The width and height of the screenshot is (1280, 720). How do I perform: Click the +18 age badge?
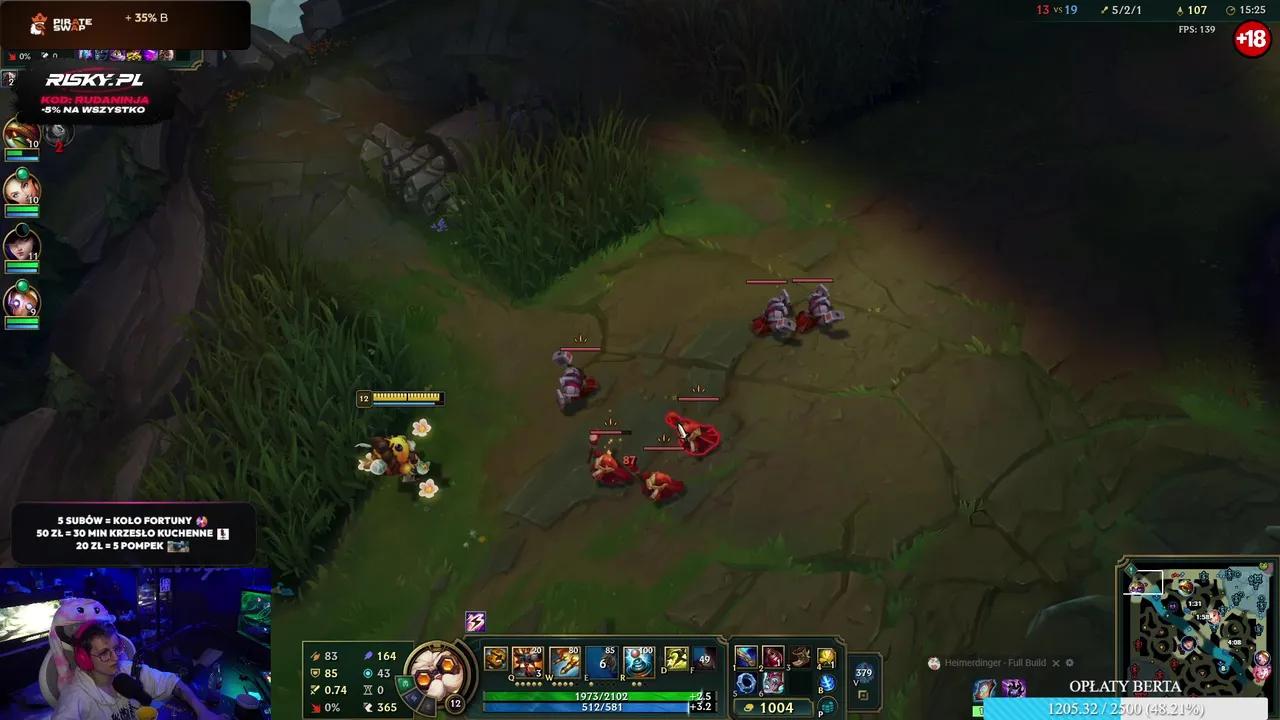pyautogui.click(x=1251, y=40)
